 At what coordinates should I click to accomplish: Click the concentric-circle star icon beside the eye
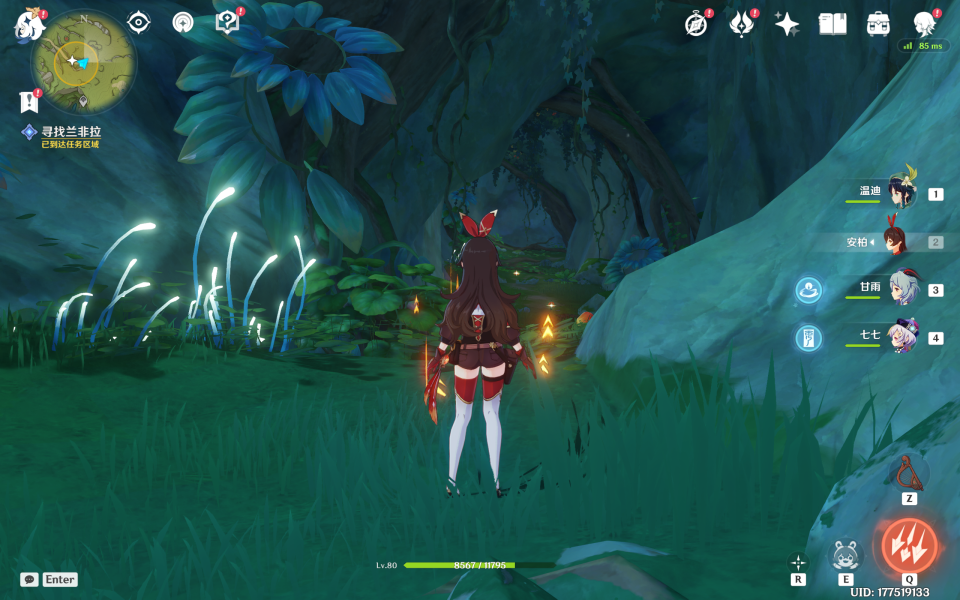pyautogui.click(x=183, y=23)
